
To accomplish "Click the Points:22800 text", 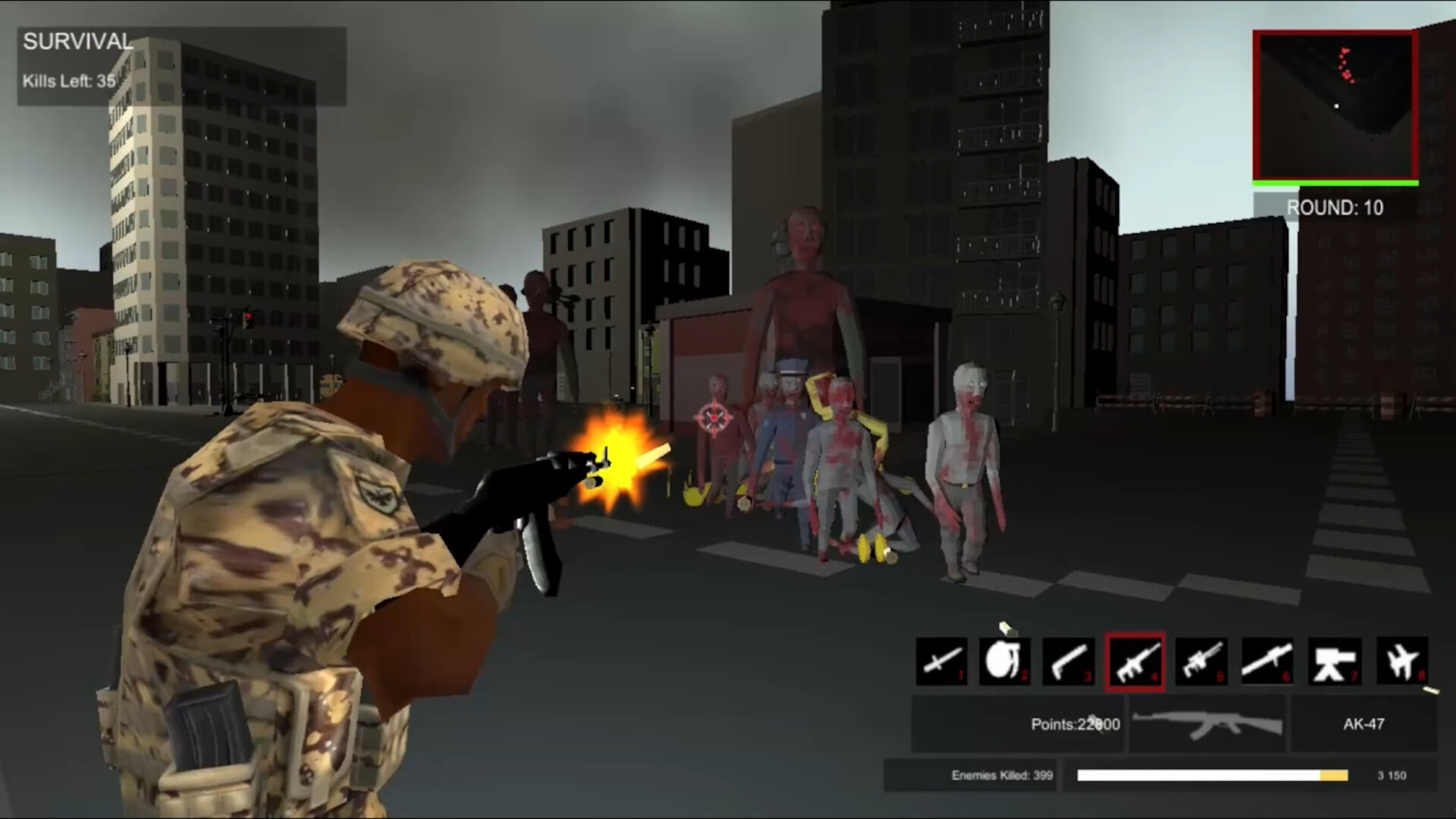I will tap(1074, 724).
